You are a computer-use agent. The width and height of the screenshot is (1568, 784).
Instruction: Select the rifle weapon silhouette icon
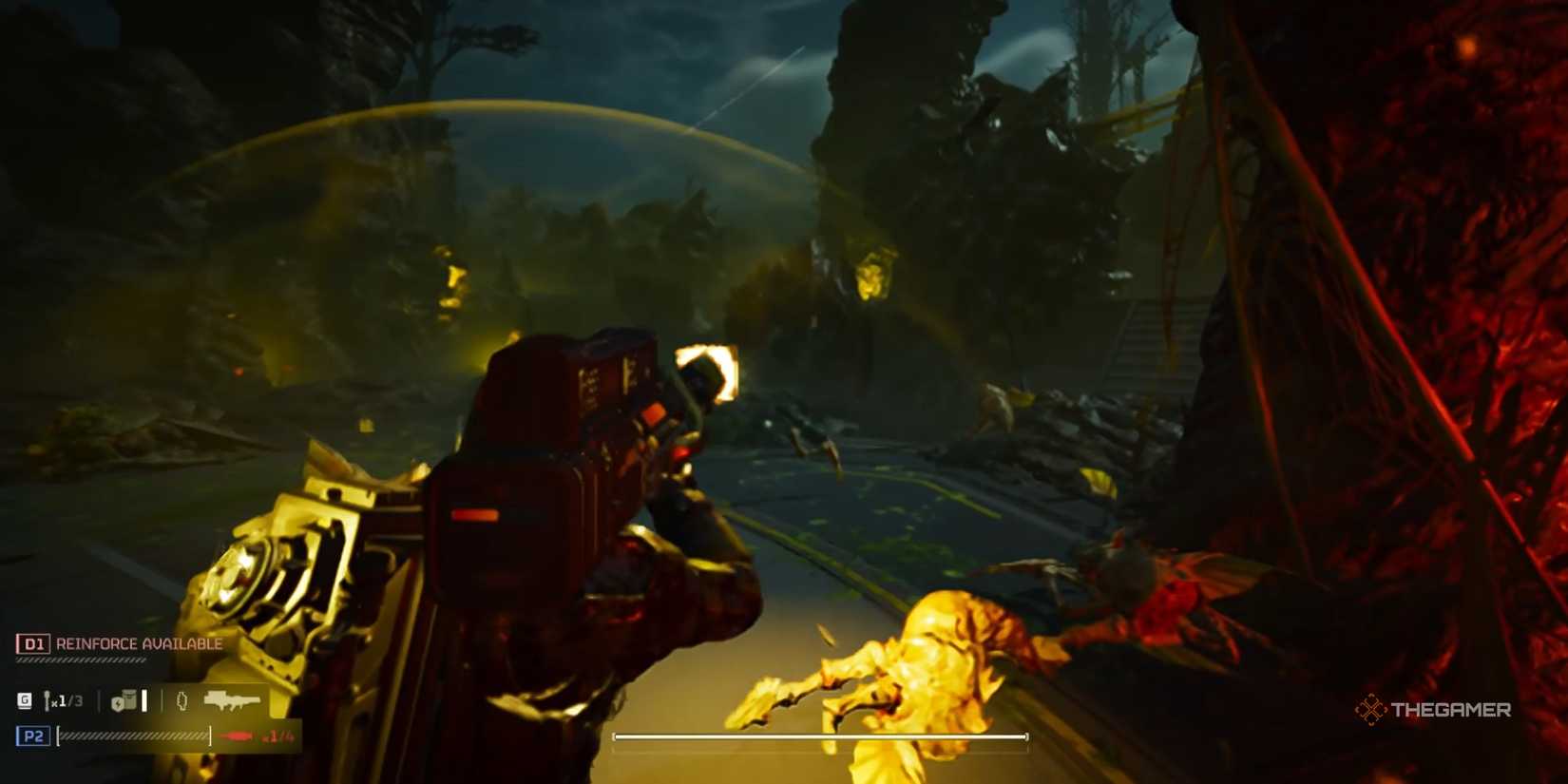point(232,701)
